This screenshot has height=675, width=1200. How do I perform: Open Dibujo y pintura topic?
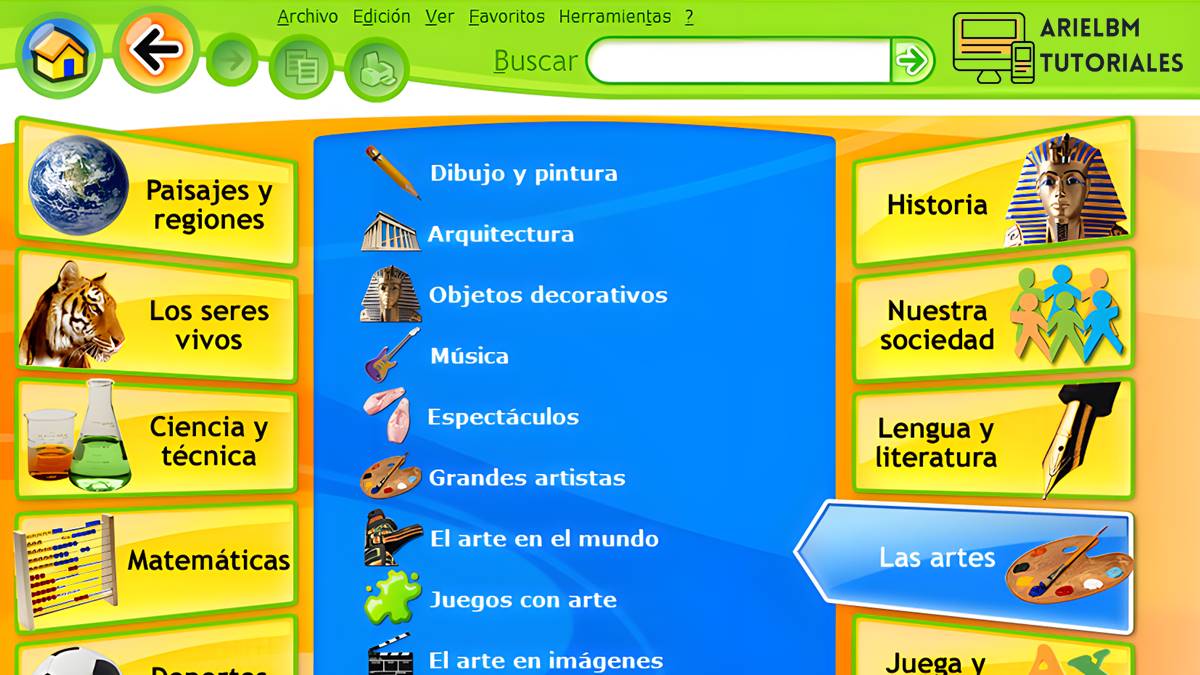pos(523,173)
